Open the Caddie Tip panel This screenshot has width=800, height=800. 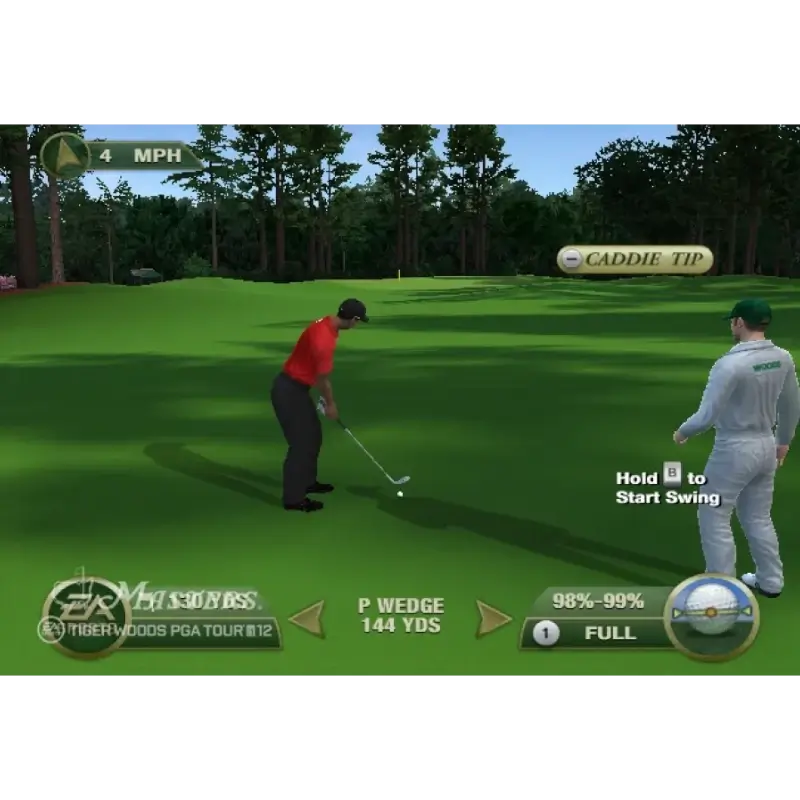click(635, 260)
